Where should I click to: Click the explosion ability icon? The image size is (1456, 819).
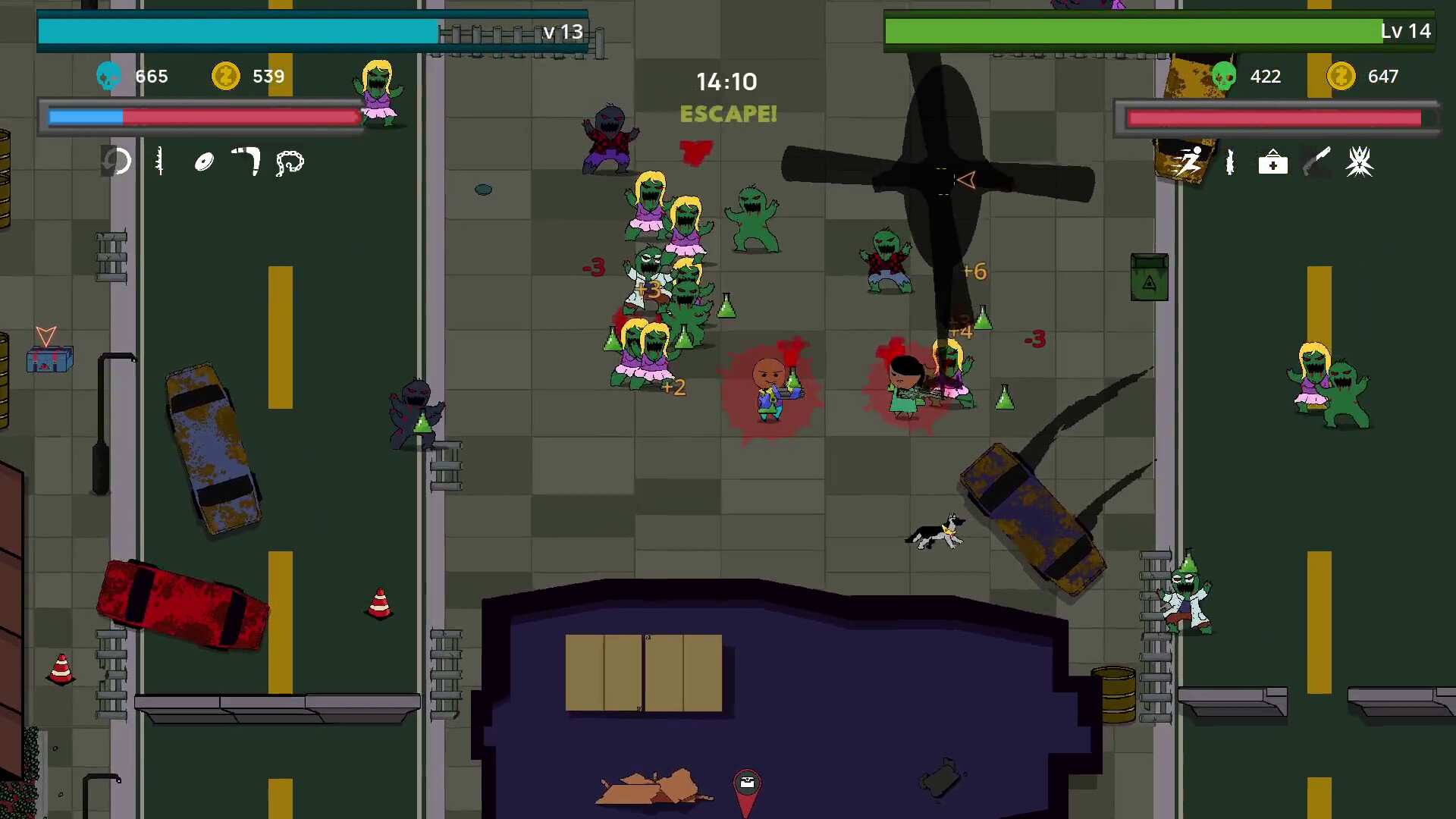pyautogui.click(x=1361, y=162)
